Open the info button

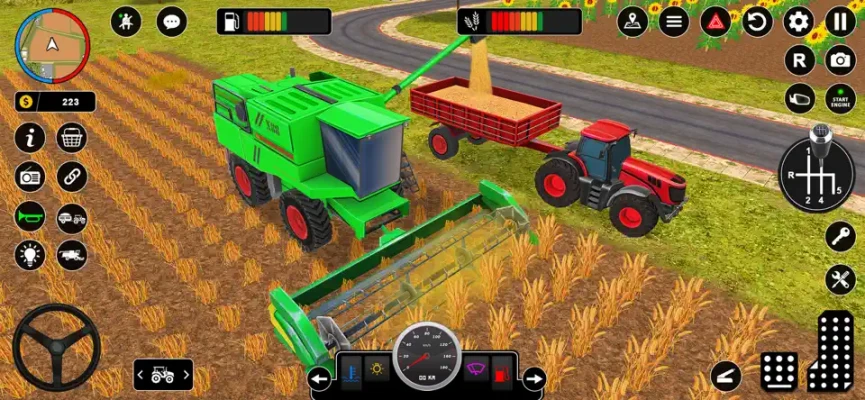[x=30, y=137]
